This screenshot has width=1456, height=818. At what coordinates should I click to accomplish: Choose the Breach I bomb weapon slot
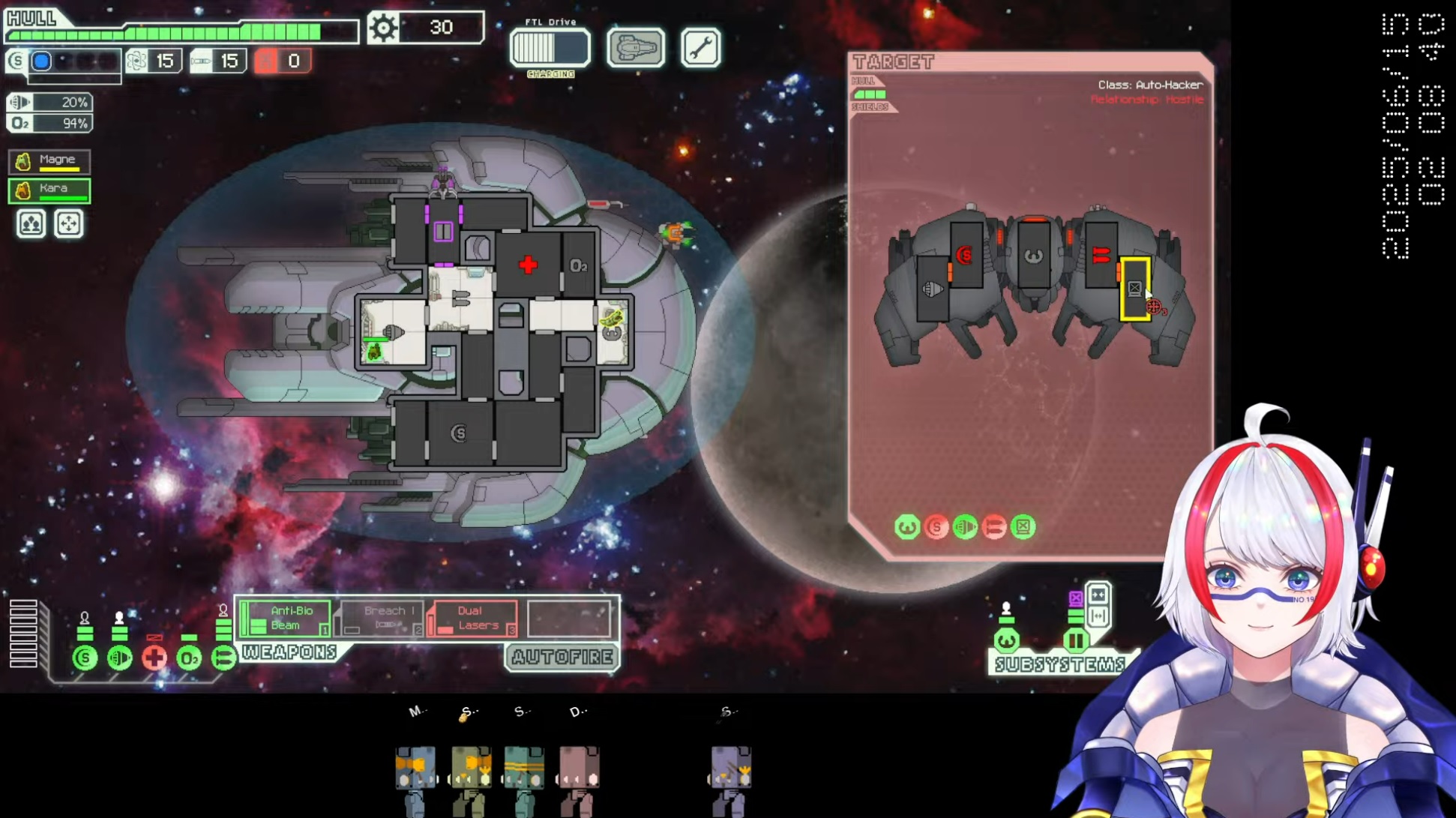pyautogui.click(x=381, y=619)
